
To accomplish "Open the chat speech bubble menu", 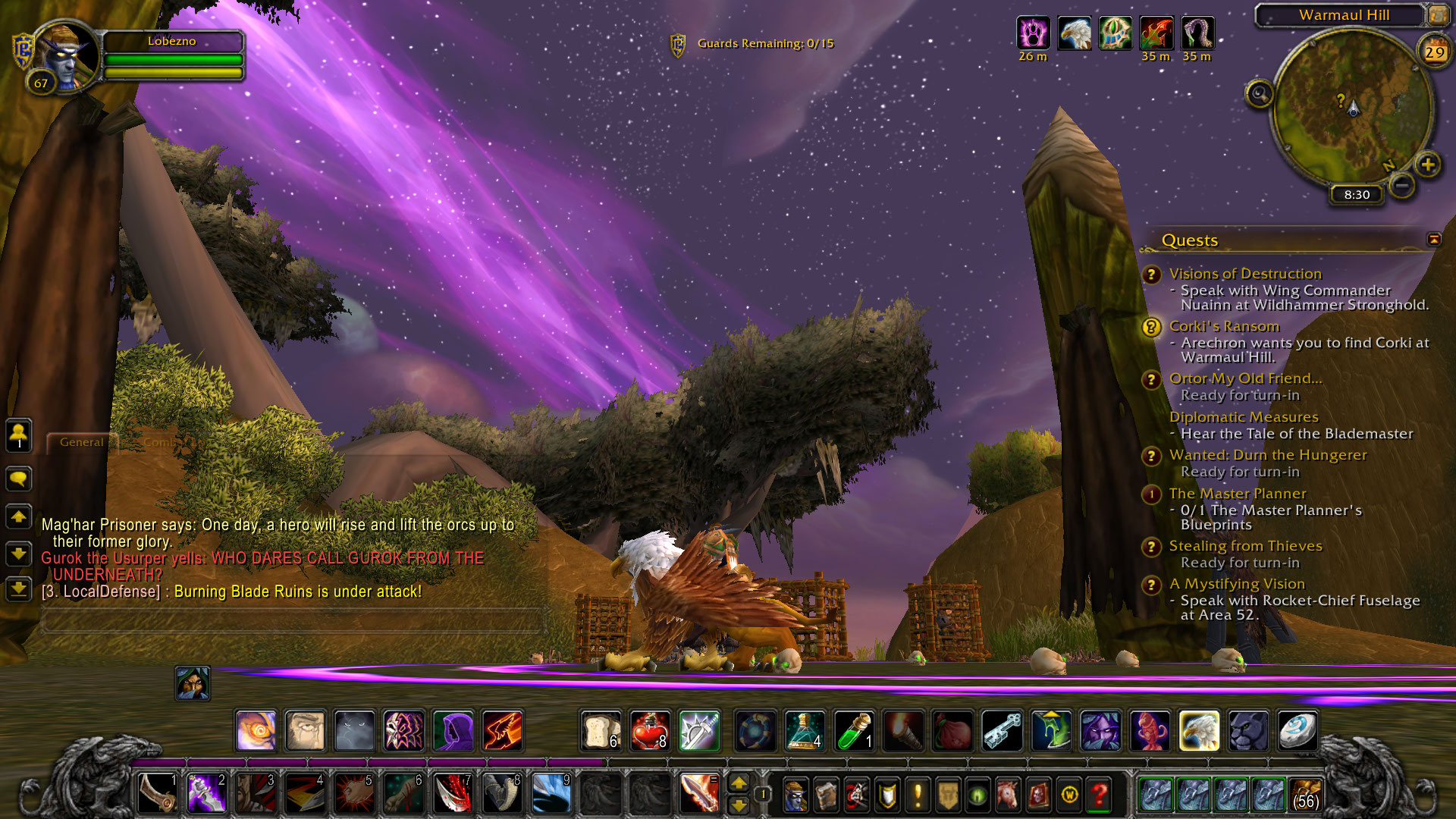I will coord(18,479).
